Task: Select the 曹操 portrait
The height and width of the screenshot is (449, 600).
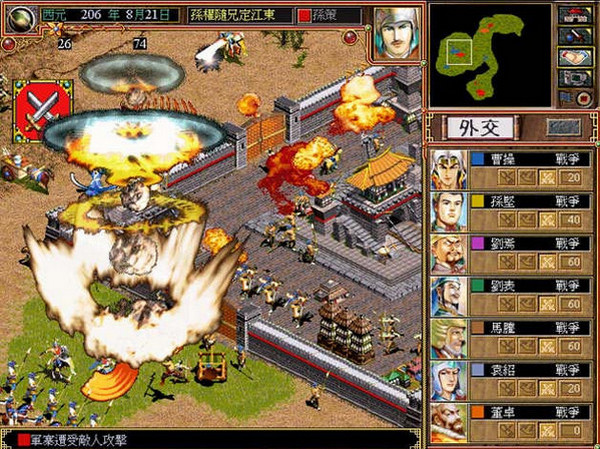Action: point(448,169)
